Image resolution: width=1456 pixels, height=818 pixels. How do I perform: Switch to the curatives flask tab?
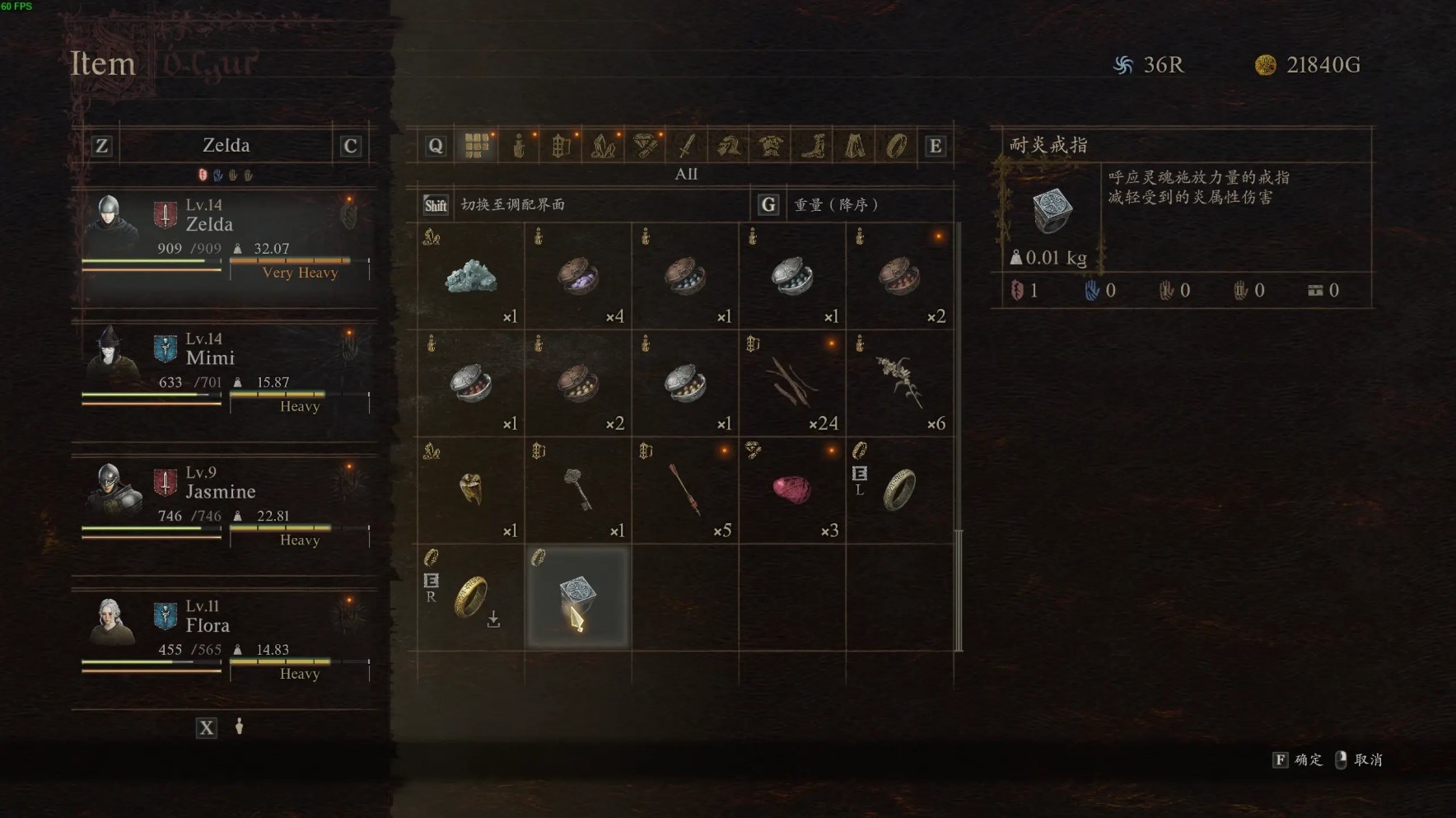tap(519, 146)
